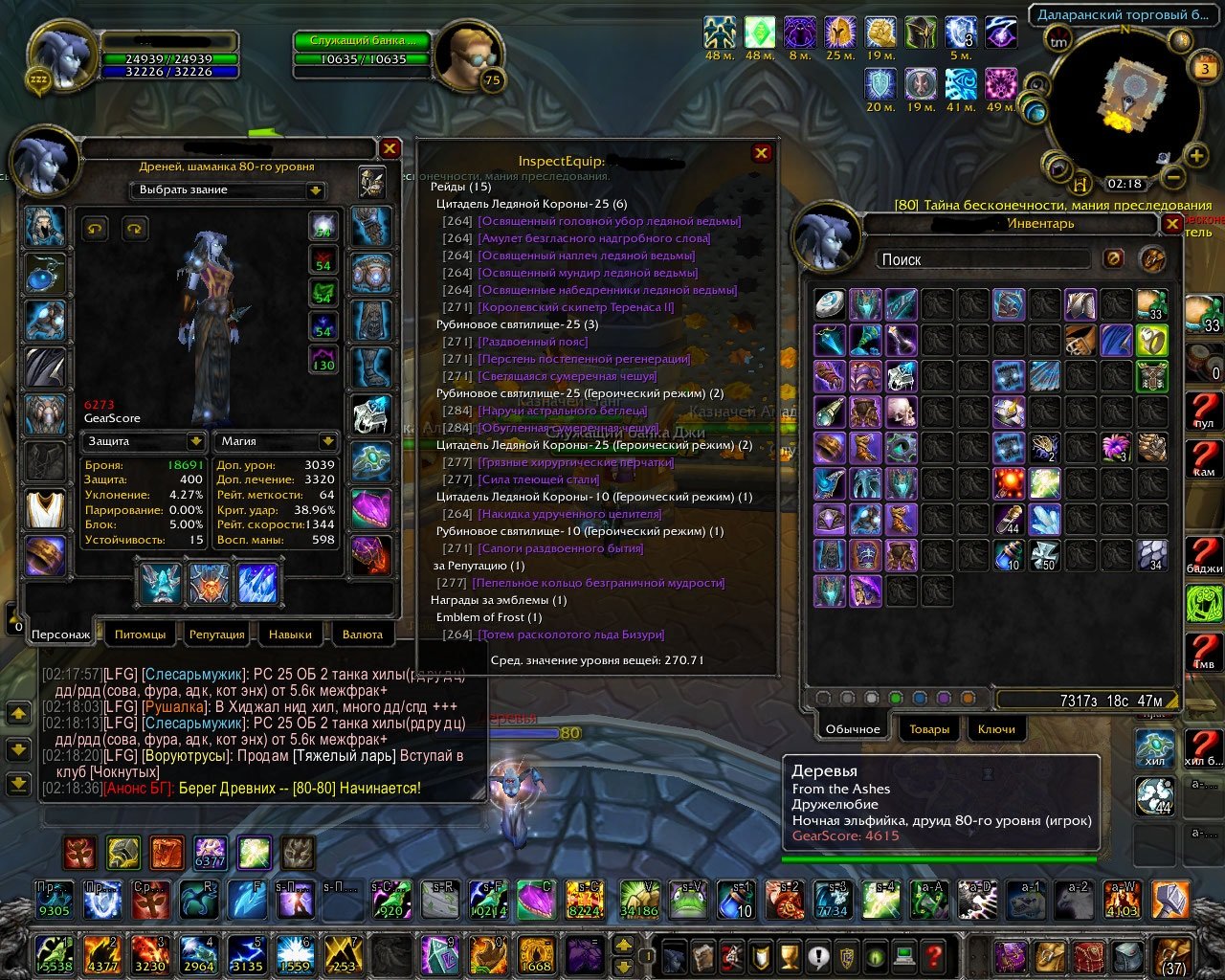
Task: Click the Королевский скипетр Теренаса II link
Action: point(576,307)
